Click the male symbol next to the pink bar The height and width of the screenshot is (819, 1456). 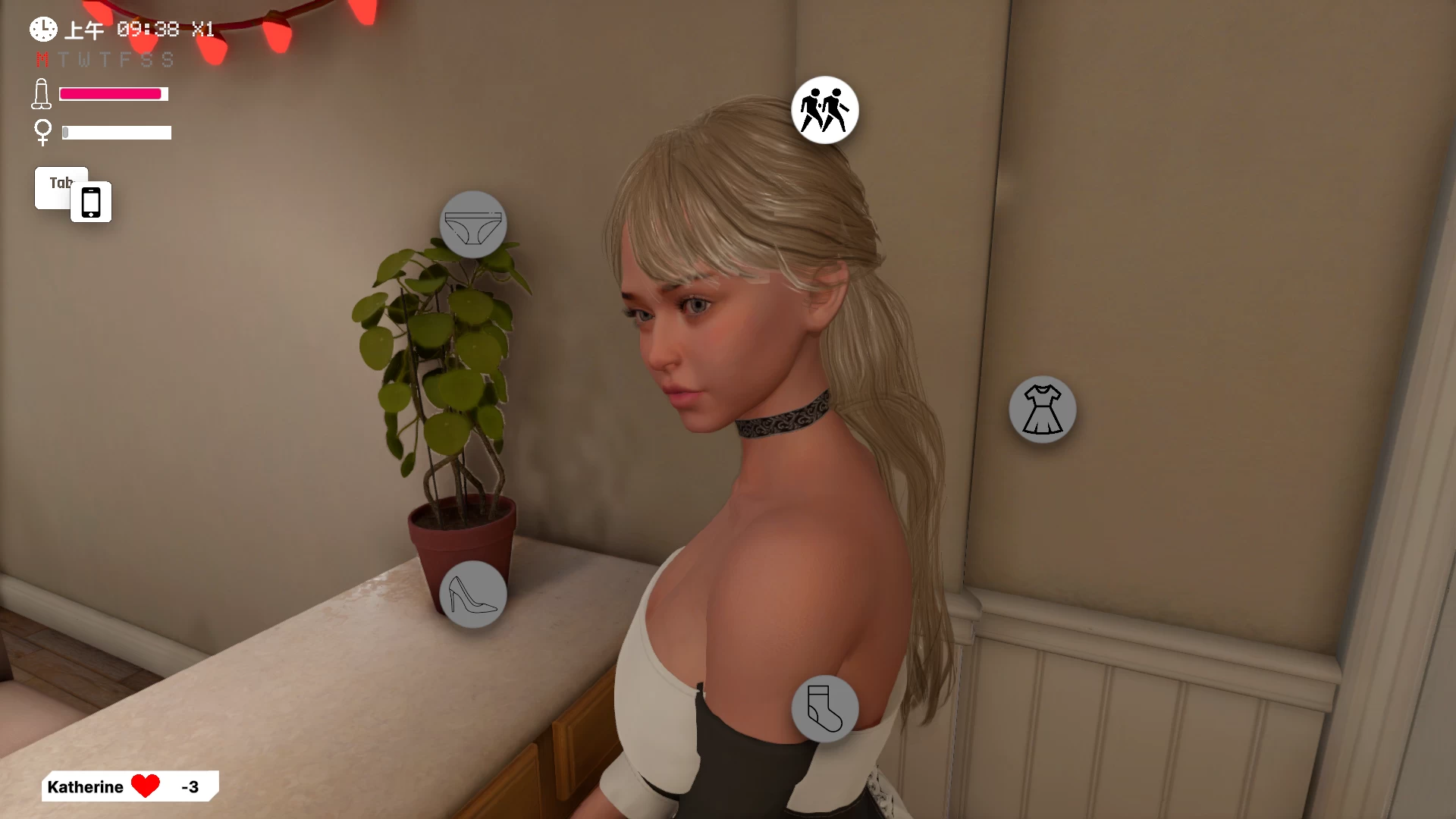coord(42,93)
